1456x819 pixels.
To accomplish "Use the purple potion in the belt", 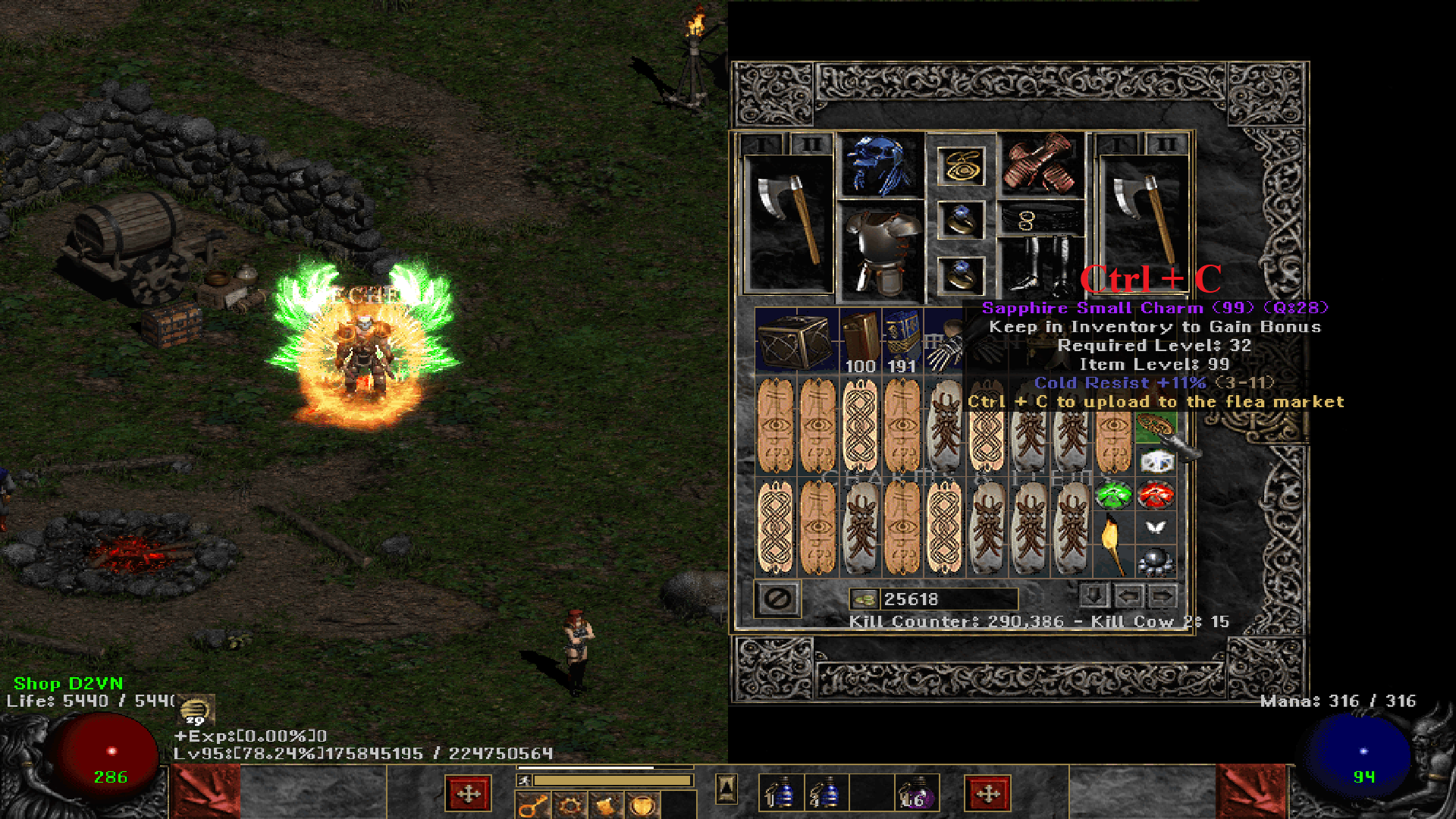I will tap(916, 794).
